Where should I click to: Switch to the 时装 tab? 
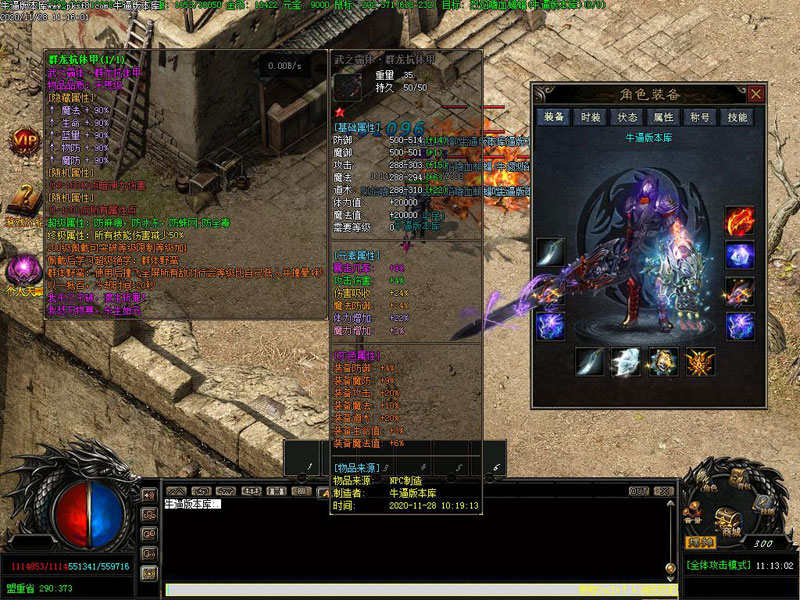tap(591, 117)
